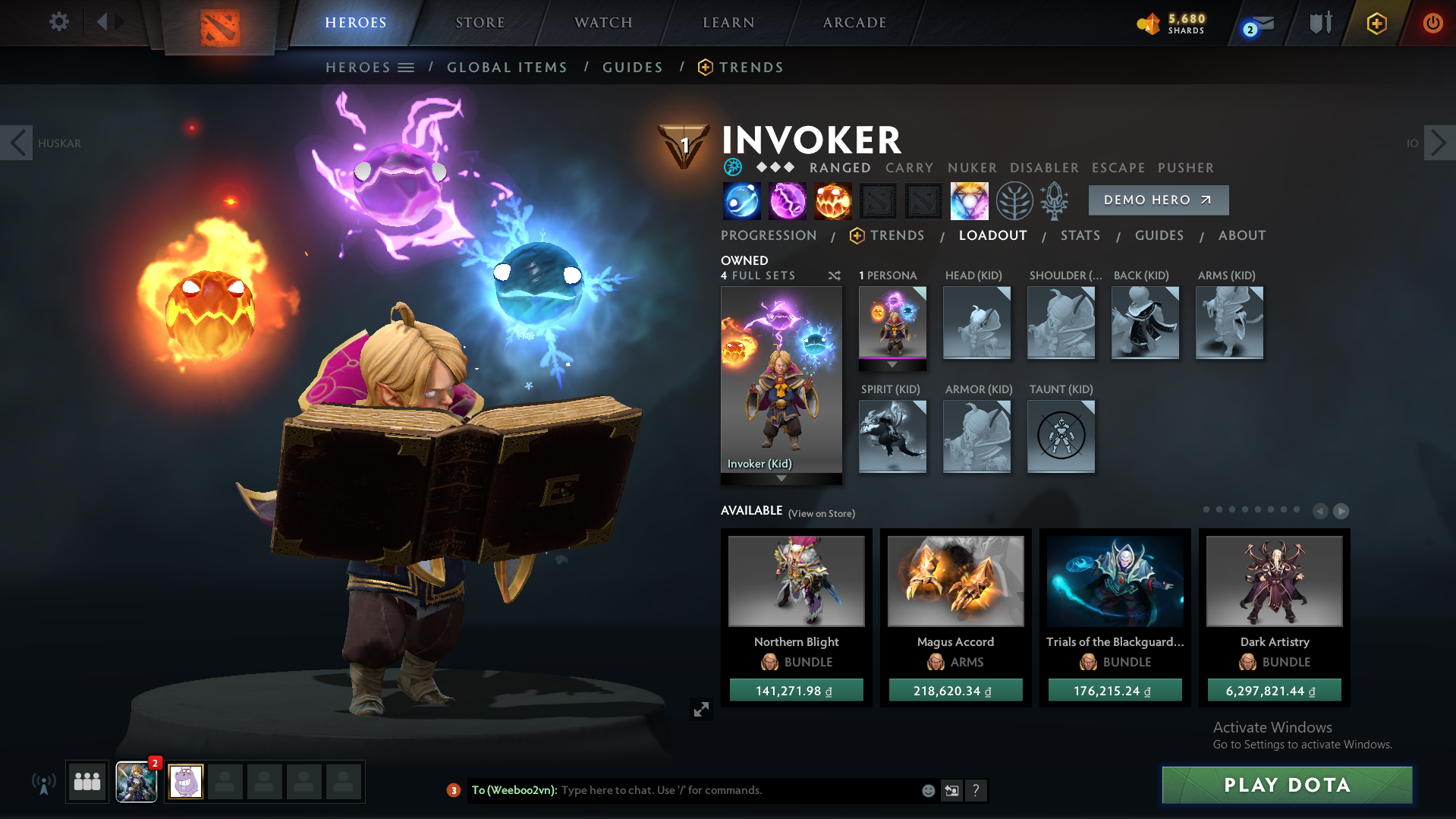Viewport: 1456px width, 819px height.
Task: Click the hamburger menu next to Heroes
Action: 407,67
